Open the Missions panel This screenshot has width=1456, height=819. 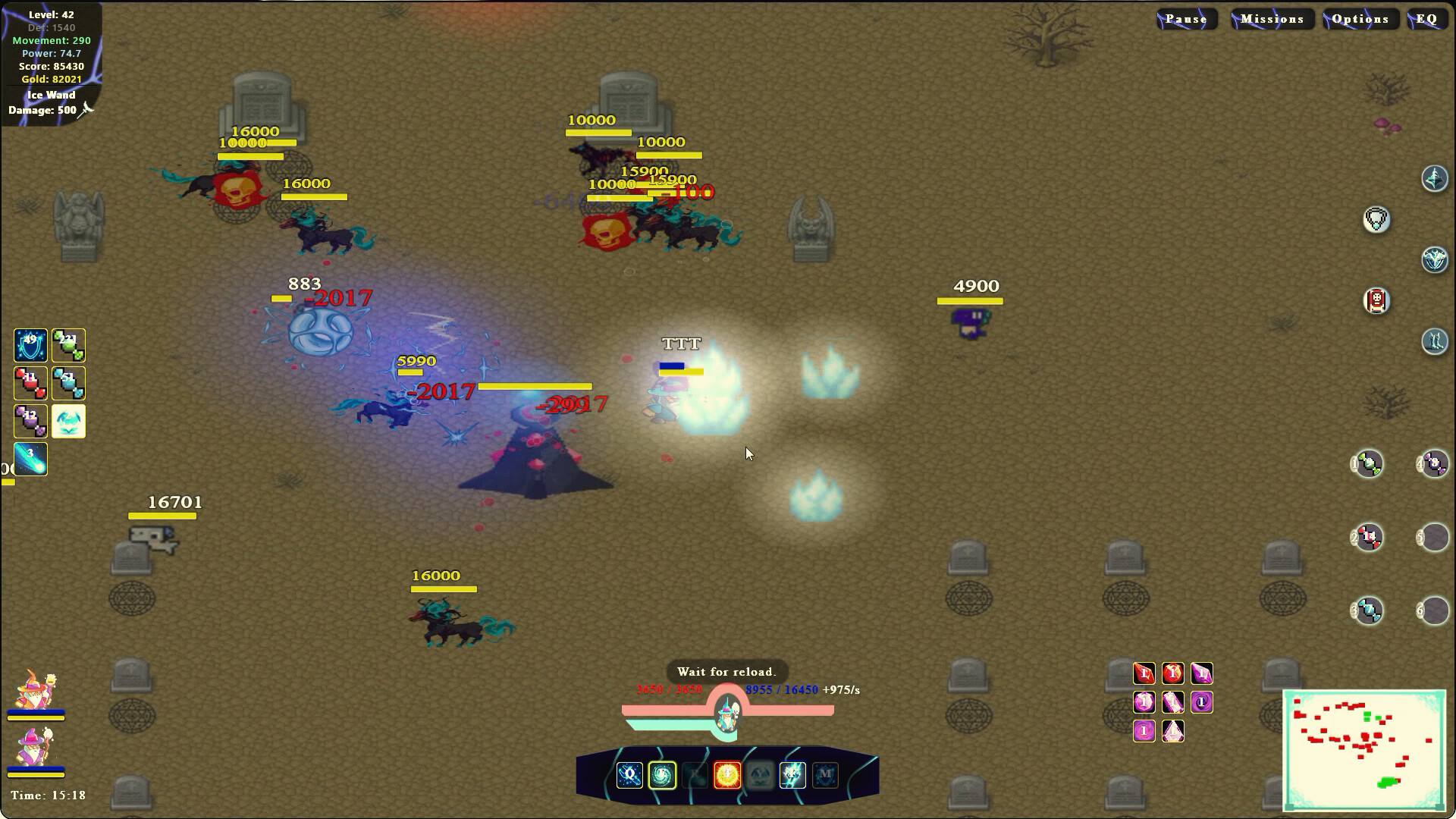click(x=1272, y=18)
